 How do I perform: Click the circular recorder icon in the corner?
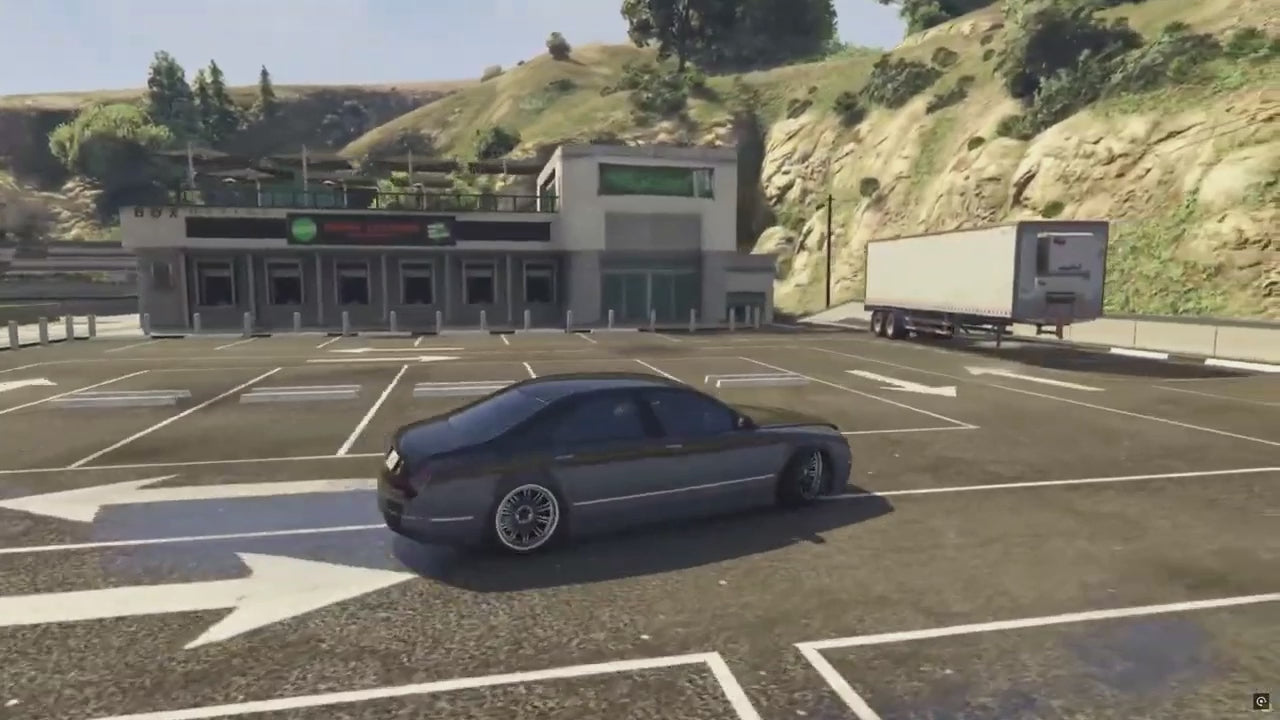[x=1261, y=702]
